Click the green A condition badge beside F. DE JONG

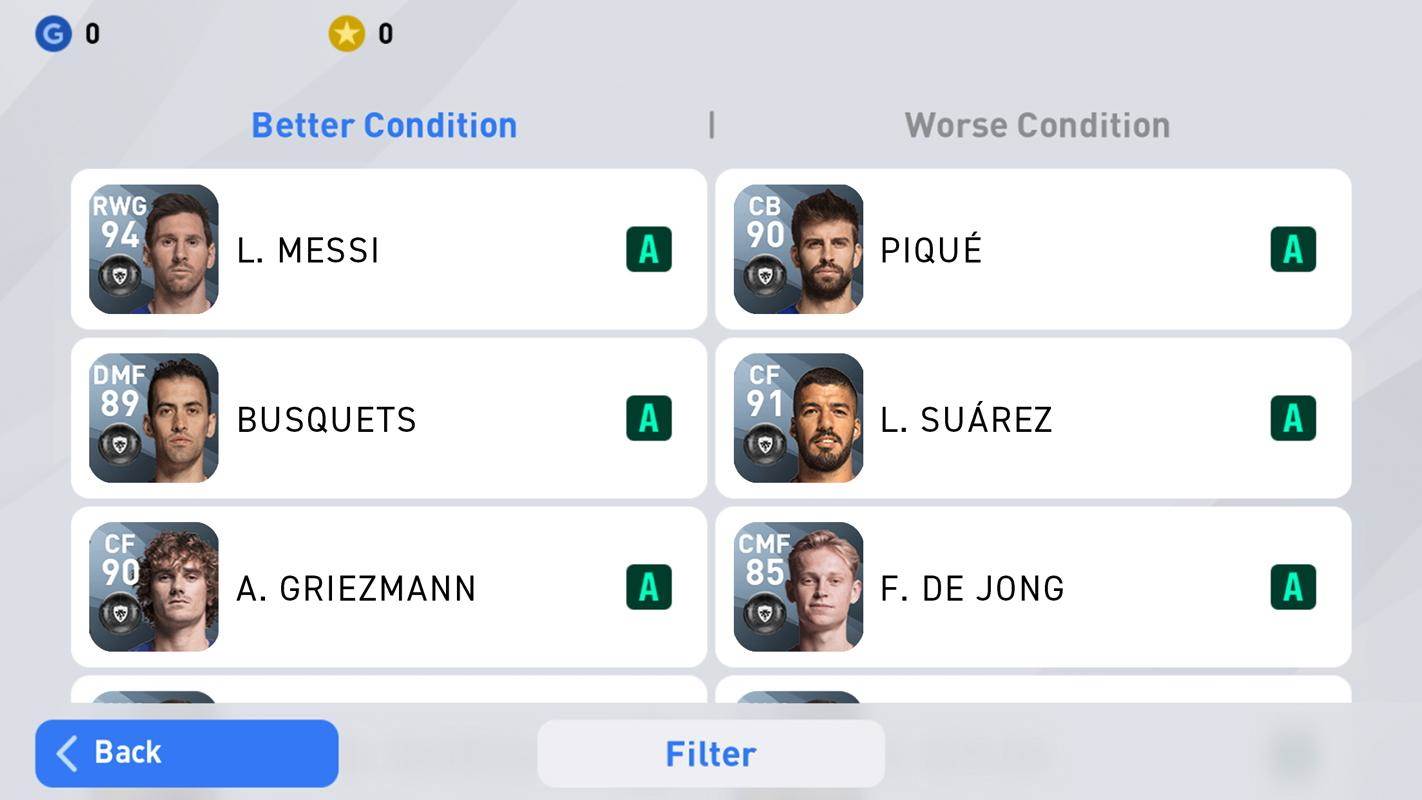click(x=1293, y=586)
